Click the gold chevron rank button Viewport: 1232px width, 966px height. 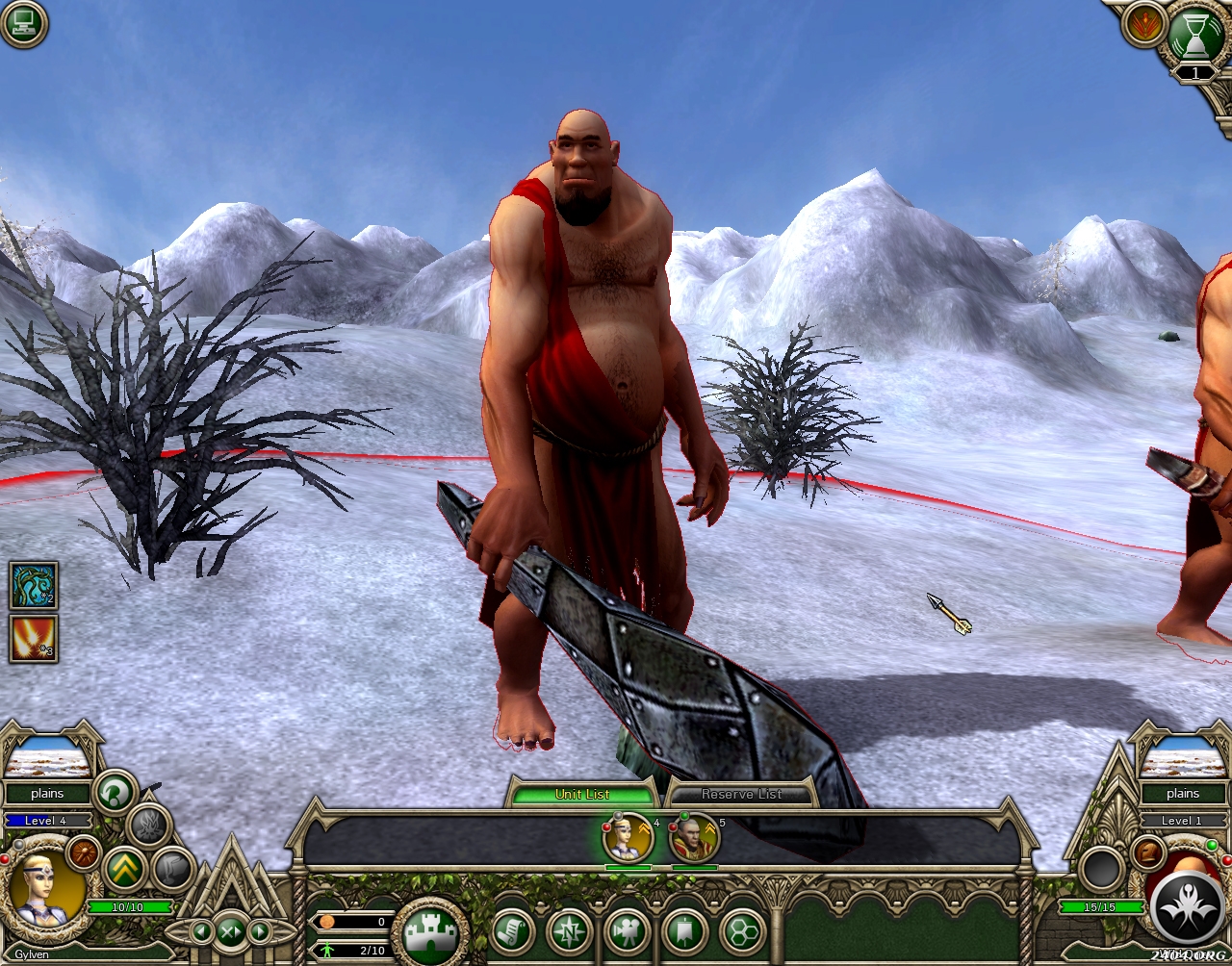pyautogui.click(x=124, y=869)
